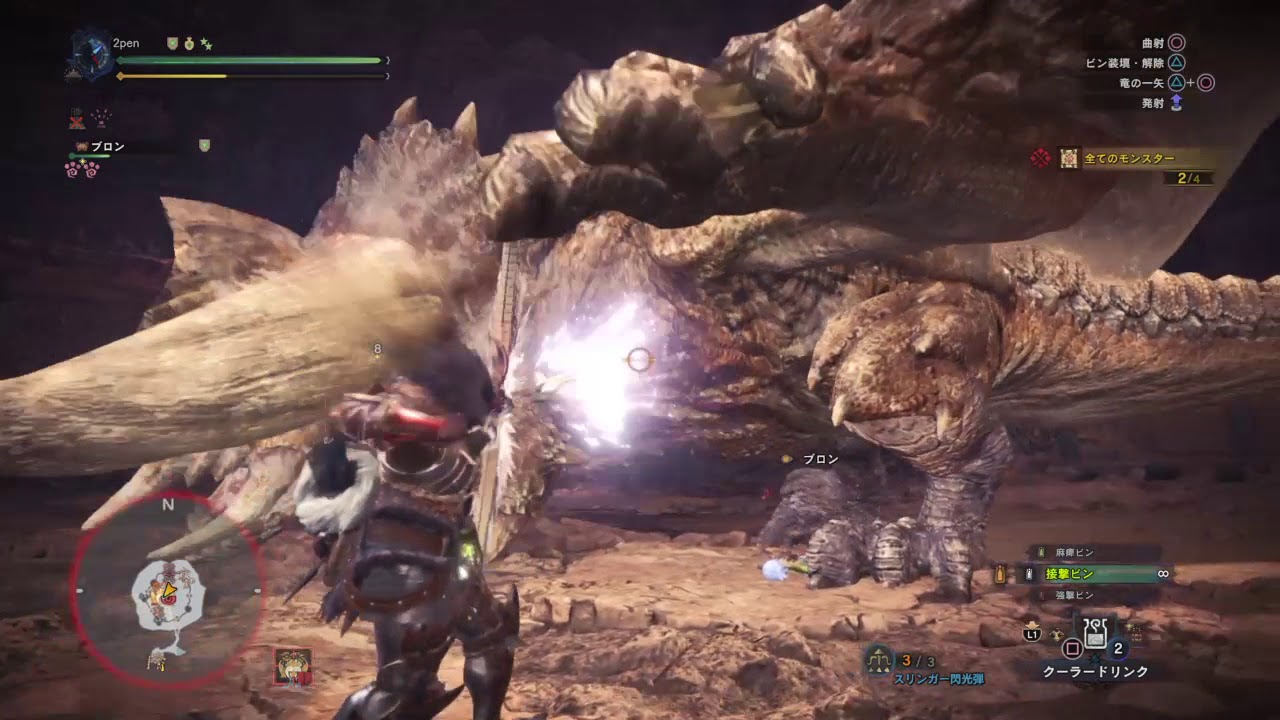This screenshot has height=720, width=1280.
Task: Click the two green stars buff icon
Action: [x=206, y=44]
